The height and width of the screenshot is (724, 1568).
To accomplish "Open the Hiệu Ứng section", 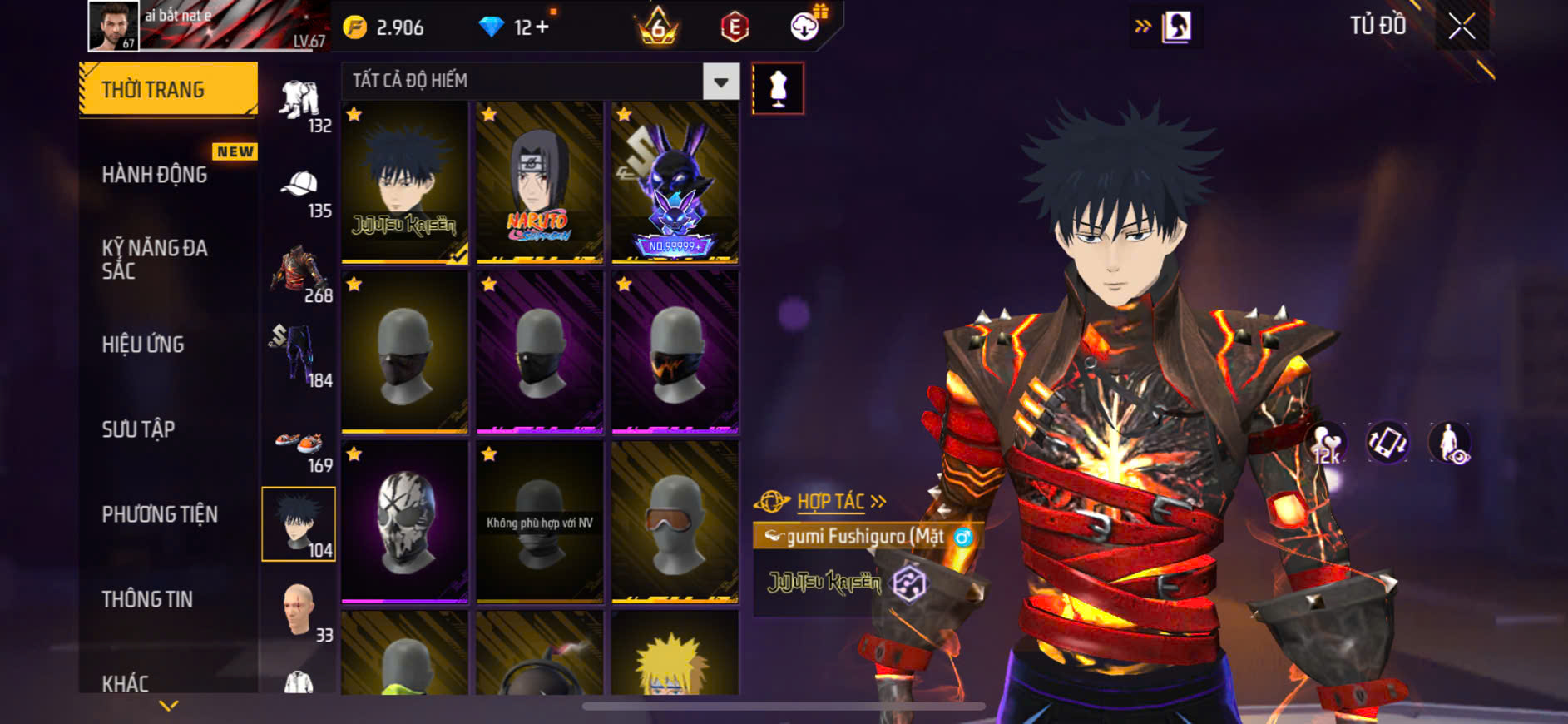I will [143, 344].
